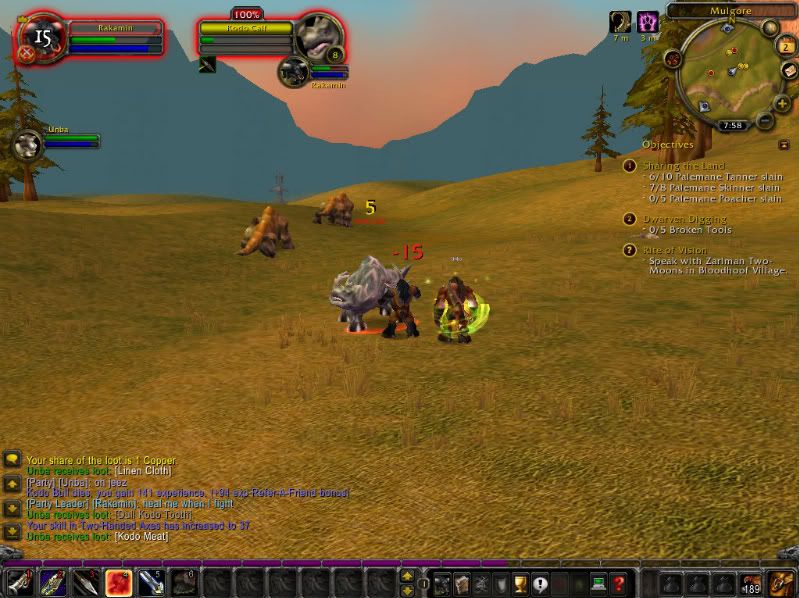Trigger the action slot 5 ability

150,582
